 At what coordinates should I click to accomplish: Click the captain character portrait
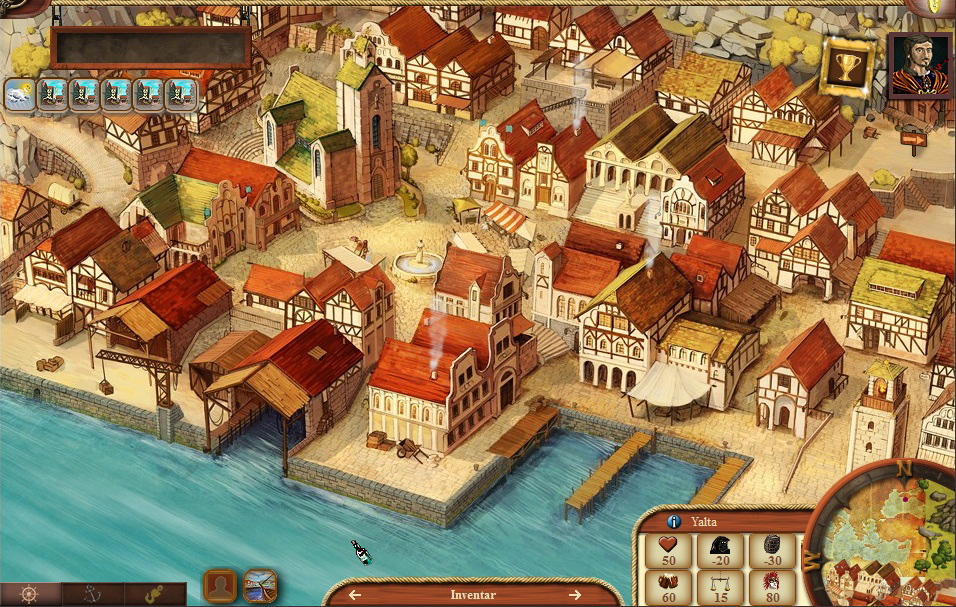[x=919, y=65]
